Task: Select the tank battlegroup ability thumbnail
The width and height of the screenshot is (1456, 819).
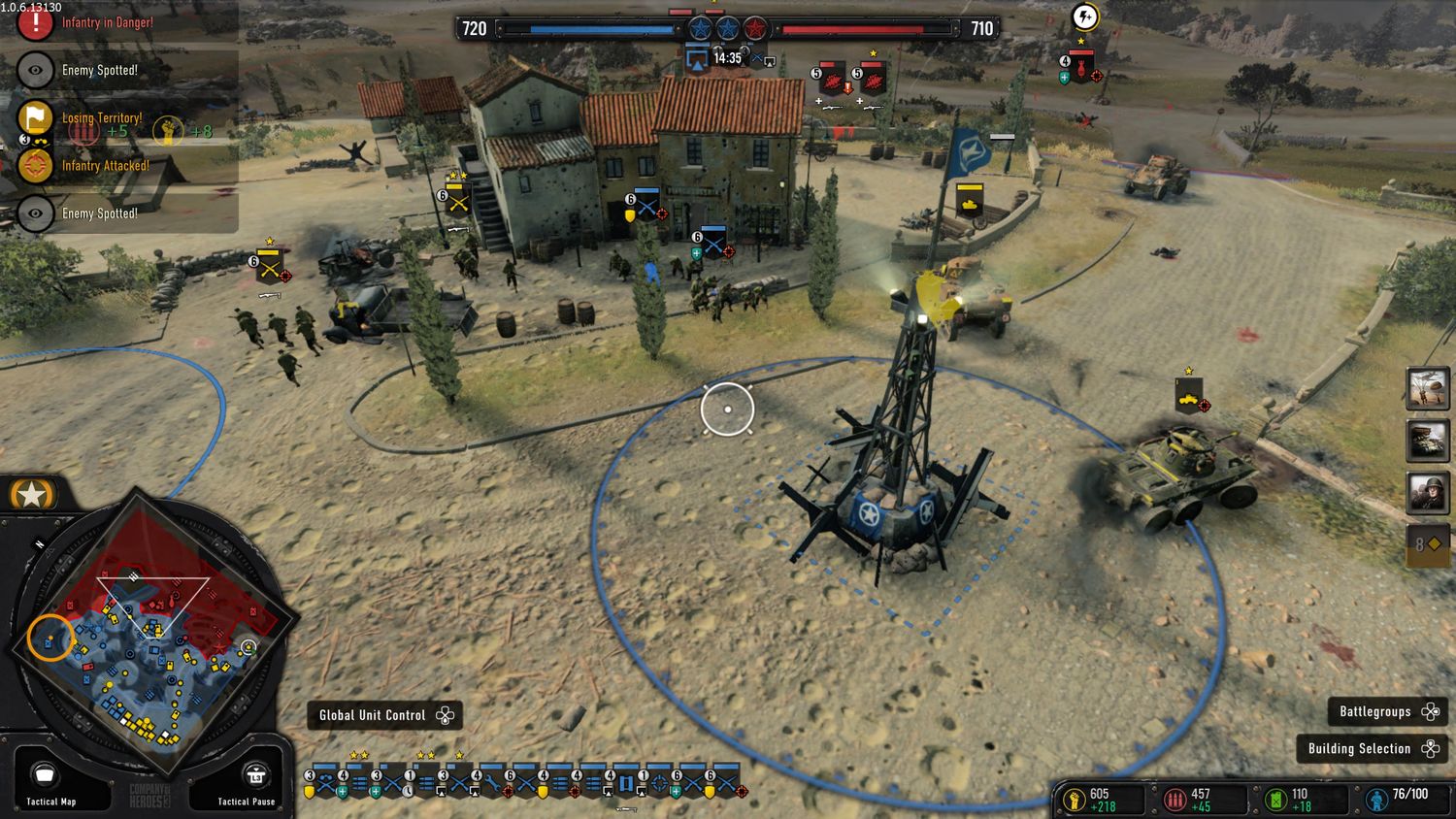Action: (x=1427, y=441)
